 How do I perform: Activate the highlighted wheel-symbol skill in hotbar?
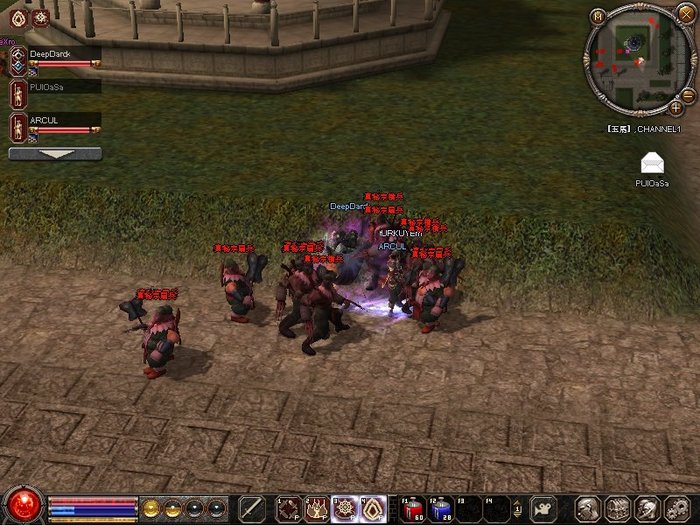click(x=345, y=508)
